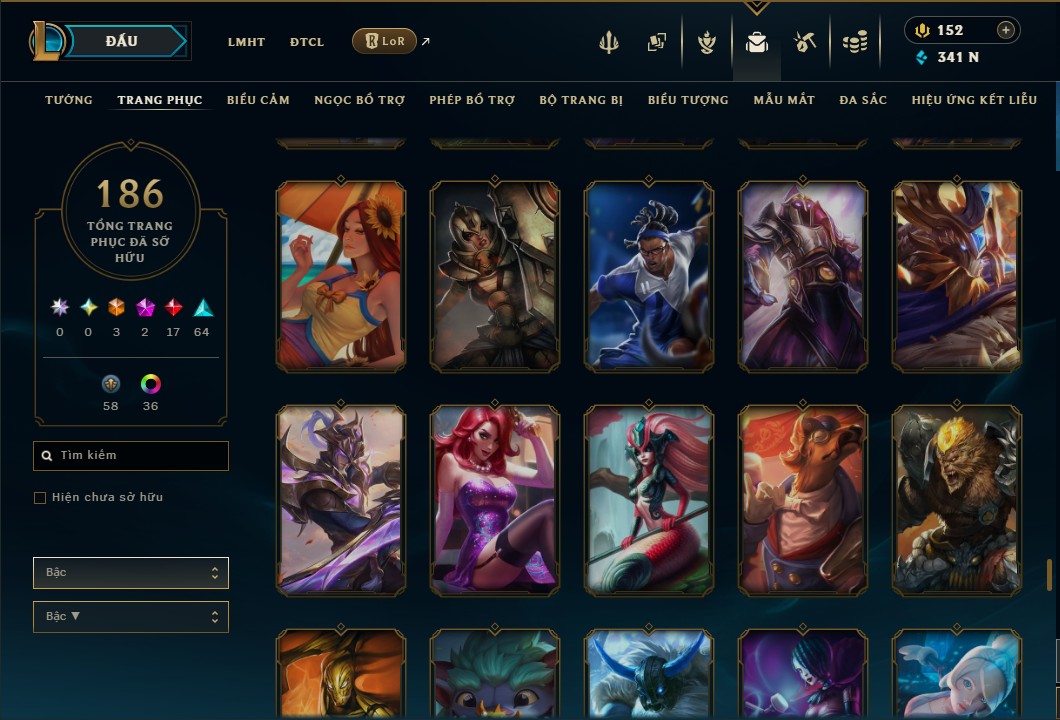This screenshot has height=720, width=1060.
Task: Open the Bậc ▼ sort dropdown
Action: pos(131,617)
